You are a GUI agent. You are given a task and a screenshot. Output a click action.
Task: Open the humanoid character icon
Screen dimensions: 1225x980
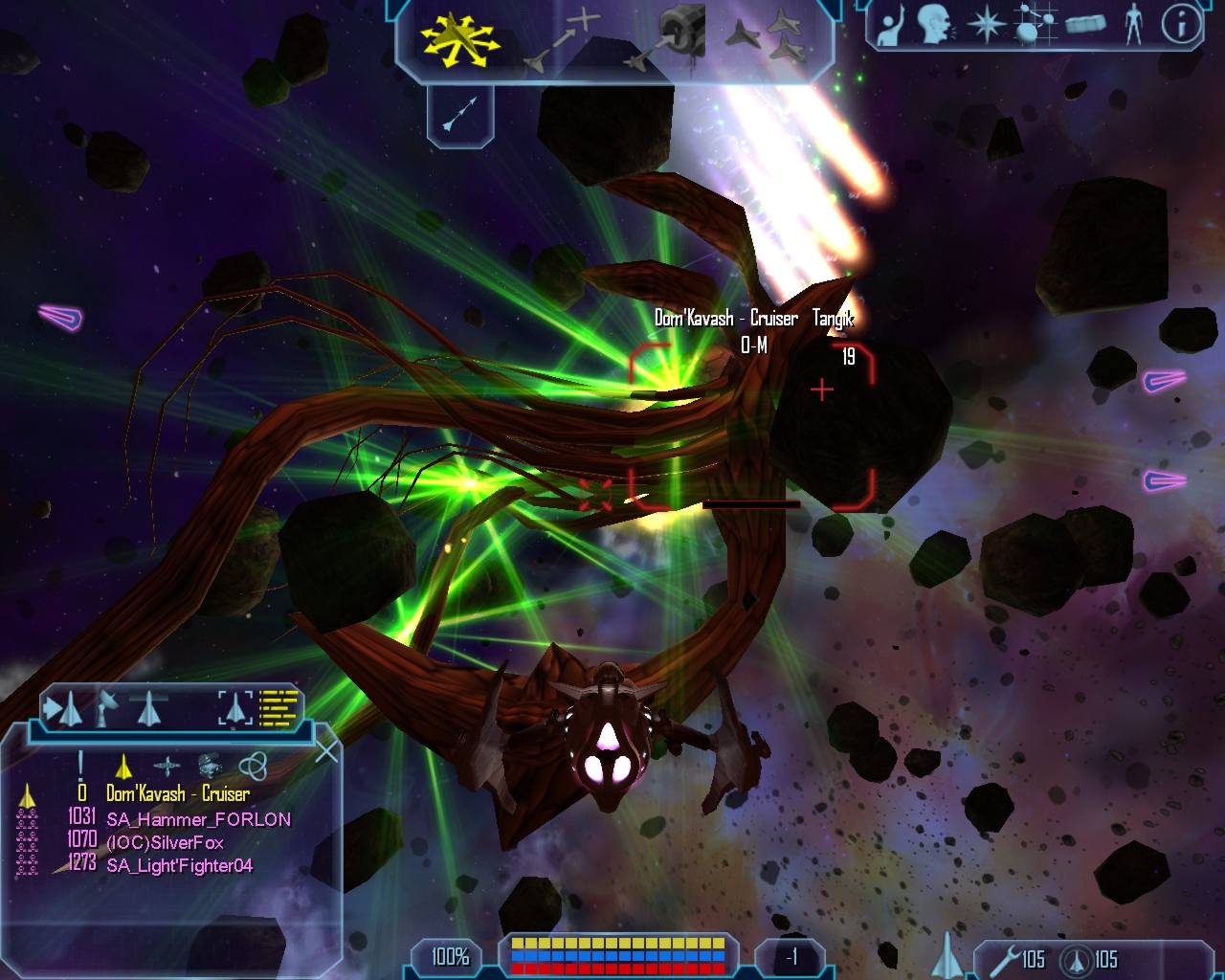click(1134, 25)
